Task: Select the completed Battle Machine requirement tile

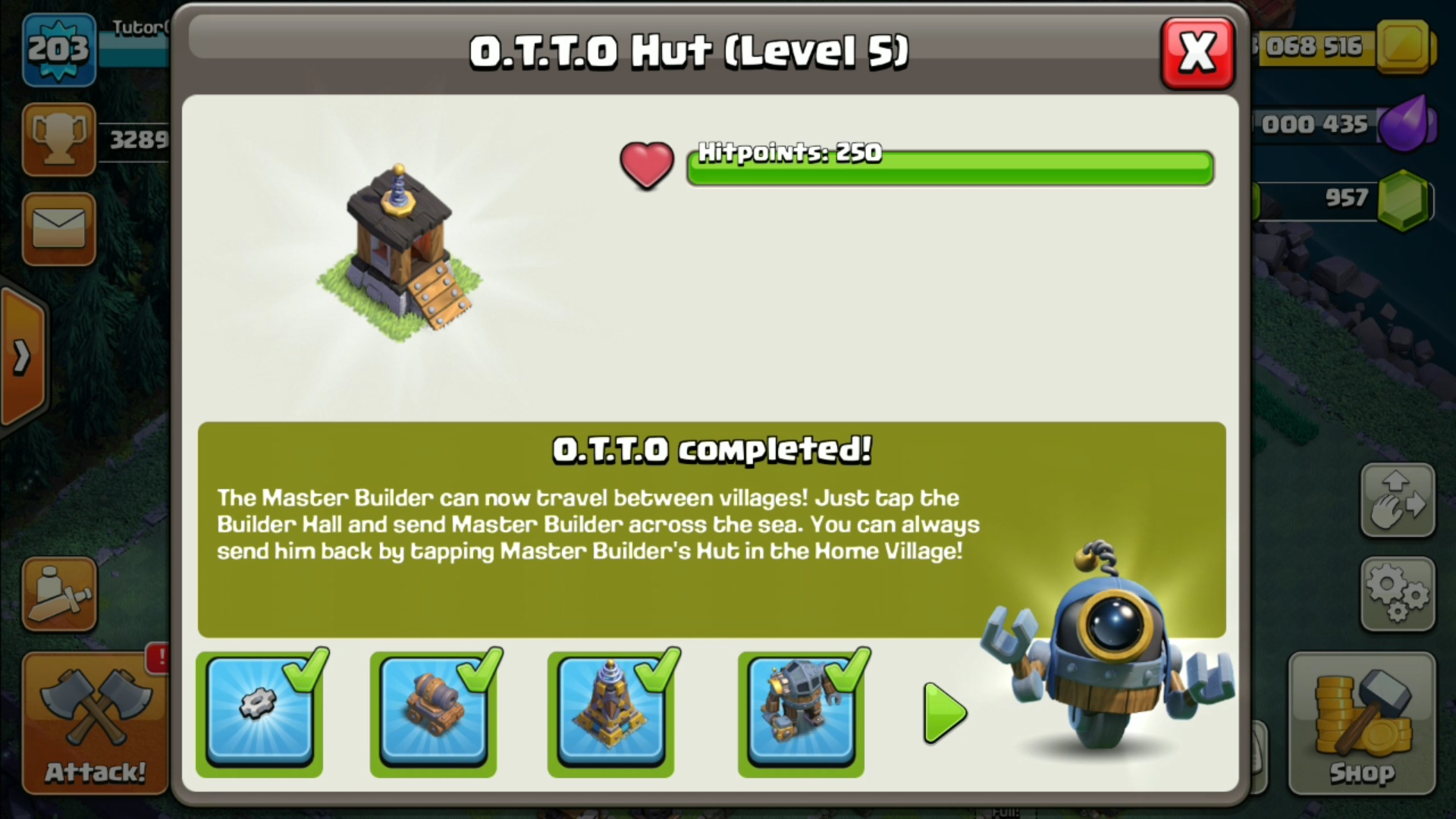Action: coord(801,713)
